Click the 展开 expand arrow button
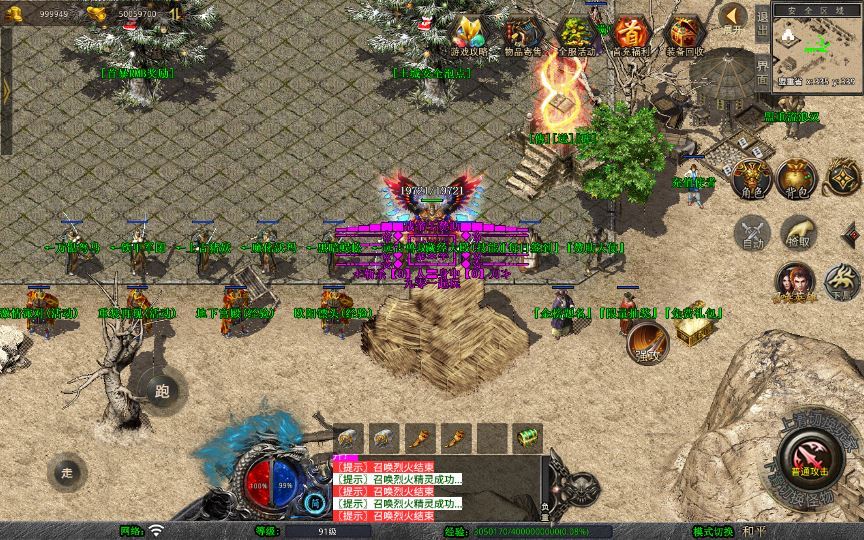The image size is (864, 540). click(x=735, y=18)
